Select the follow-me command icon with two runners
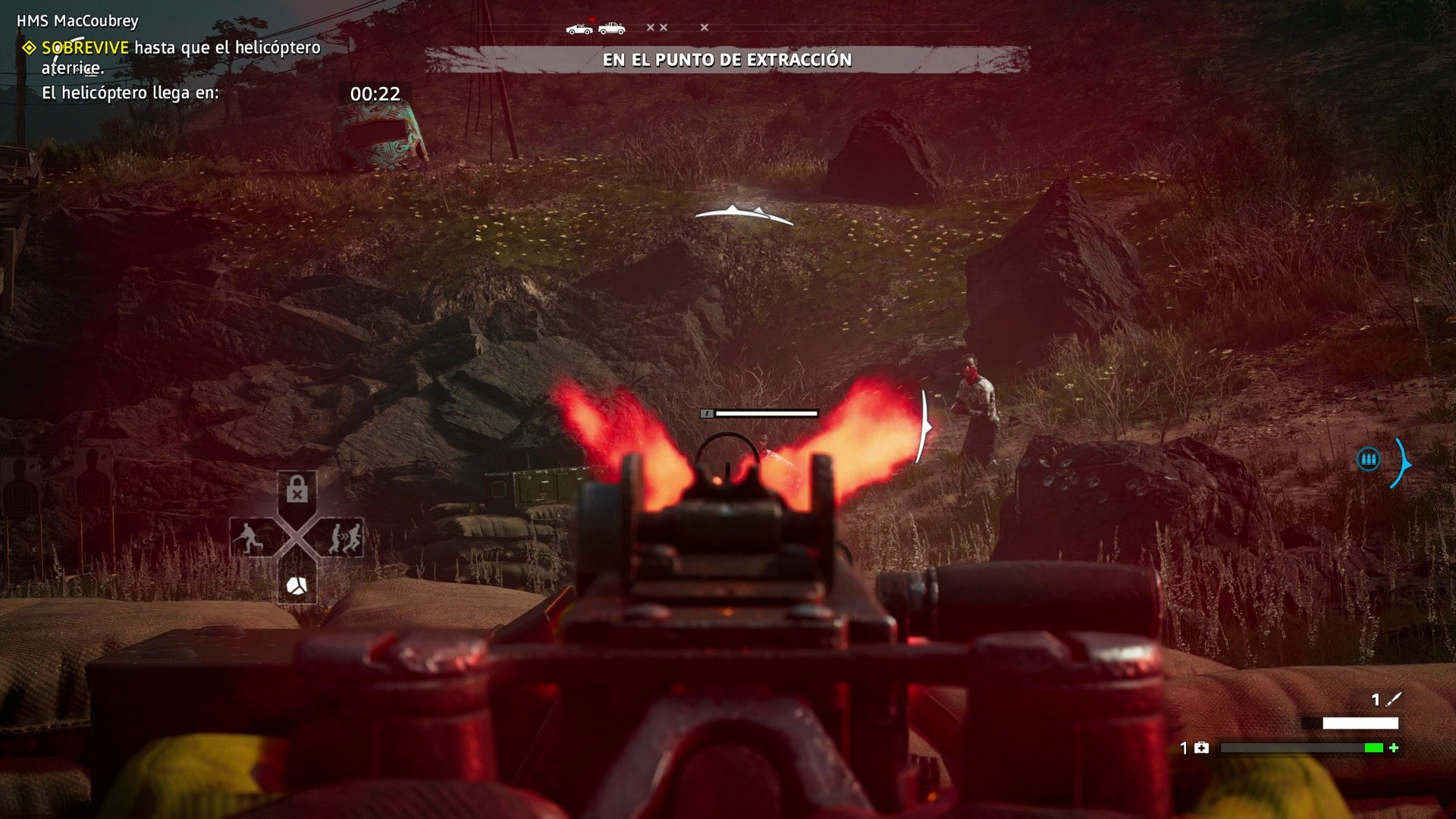Screen dimensions: 1456x819 coord(348,535)
